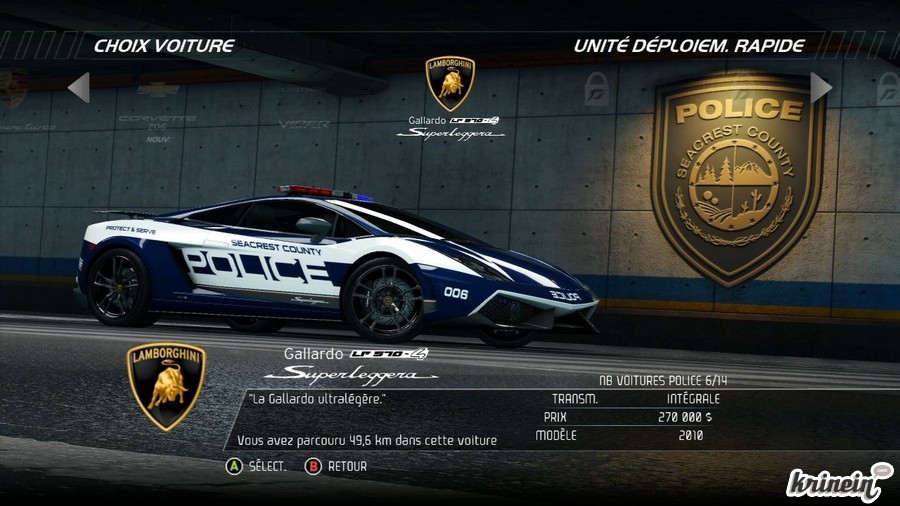Go to the next car with the right arrow

[821, 88]
